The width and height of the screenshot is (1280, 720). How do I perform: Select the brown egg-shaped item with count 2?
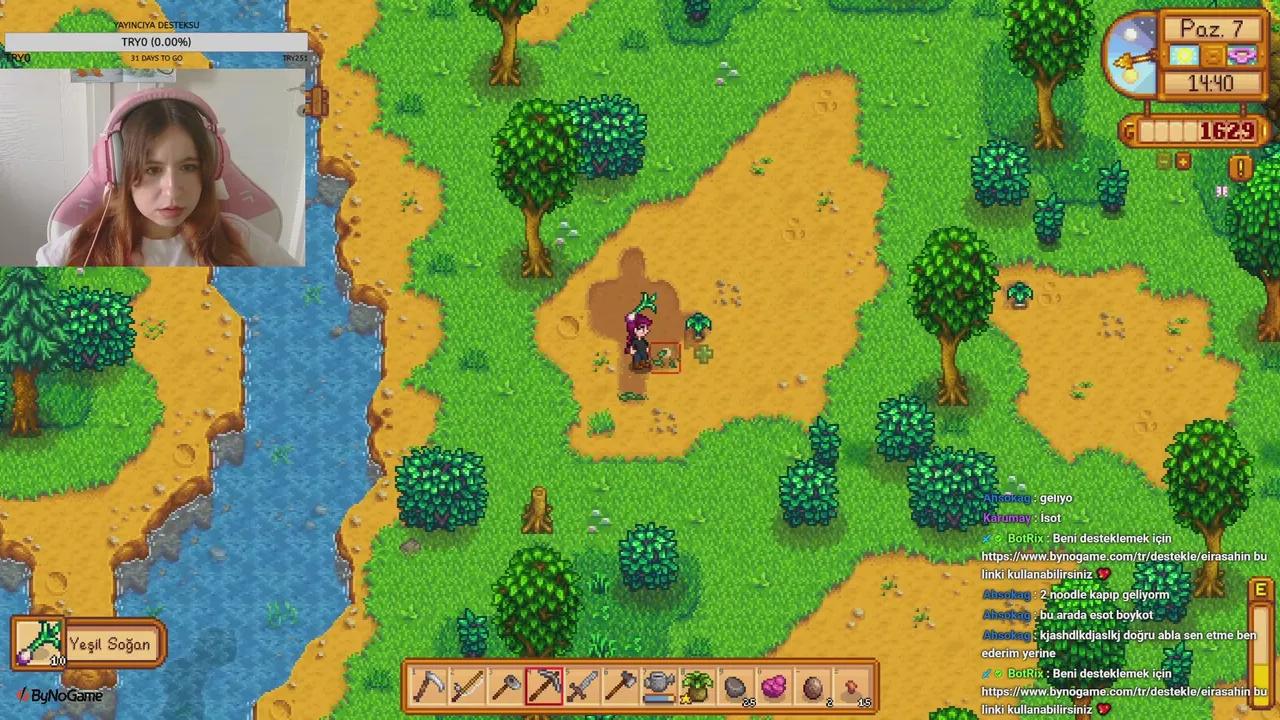[812, 687]
